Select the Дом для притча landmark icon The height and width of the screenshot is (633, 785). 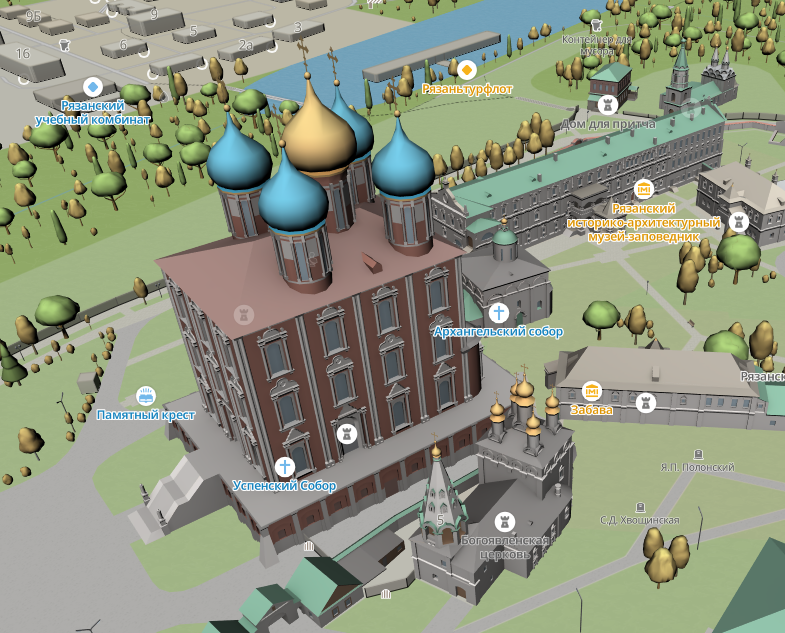(606, 105)
